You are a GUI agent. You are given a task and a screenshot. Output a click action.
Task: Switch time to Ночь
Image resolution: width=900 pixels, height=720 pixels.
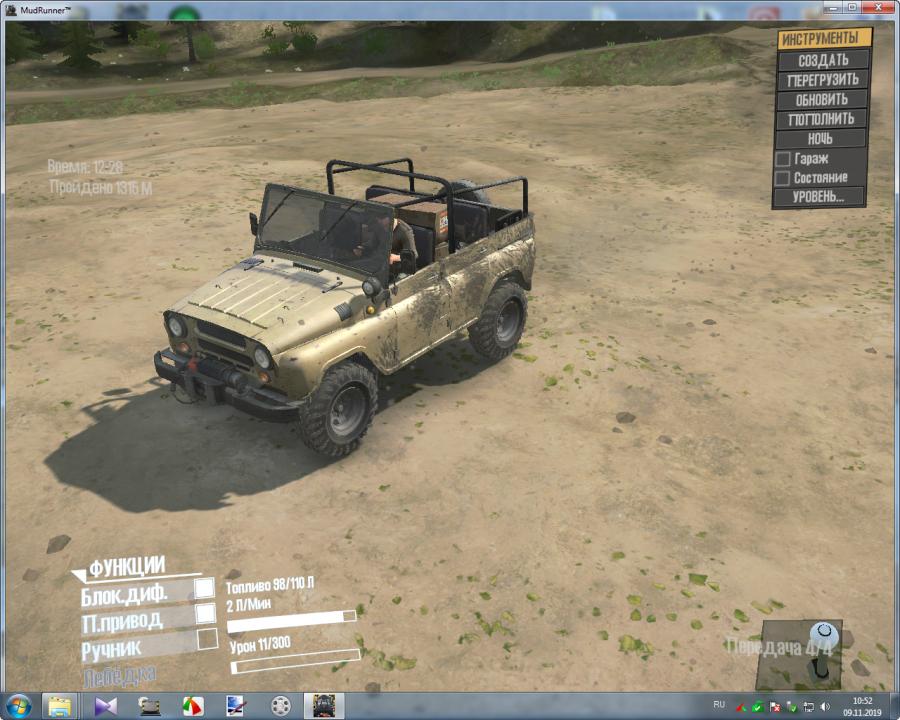[820, 139]
